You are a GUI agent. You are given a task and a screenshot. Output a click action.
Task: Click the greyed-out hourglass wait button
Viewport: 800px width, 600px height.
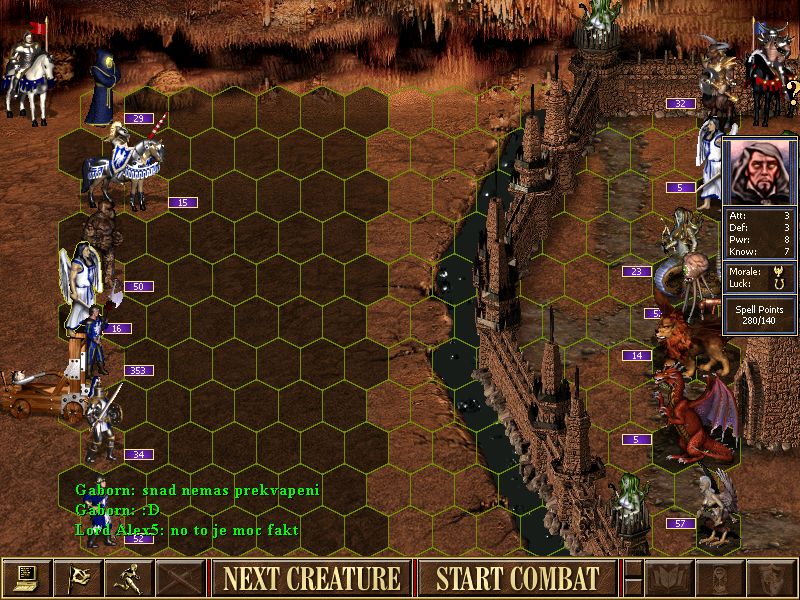tap(720, 578)
